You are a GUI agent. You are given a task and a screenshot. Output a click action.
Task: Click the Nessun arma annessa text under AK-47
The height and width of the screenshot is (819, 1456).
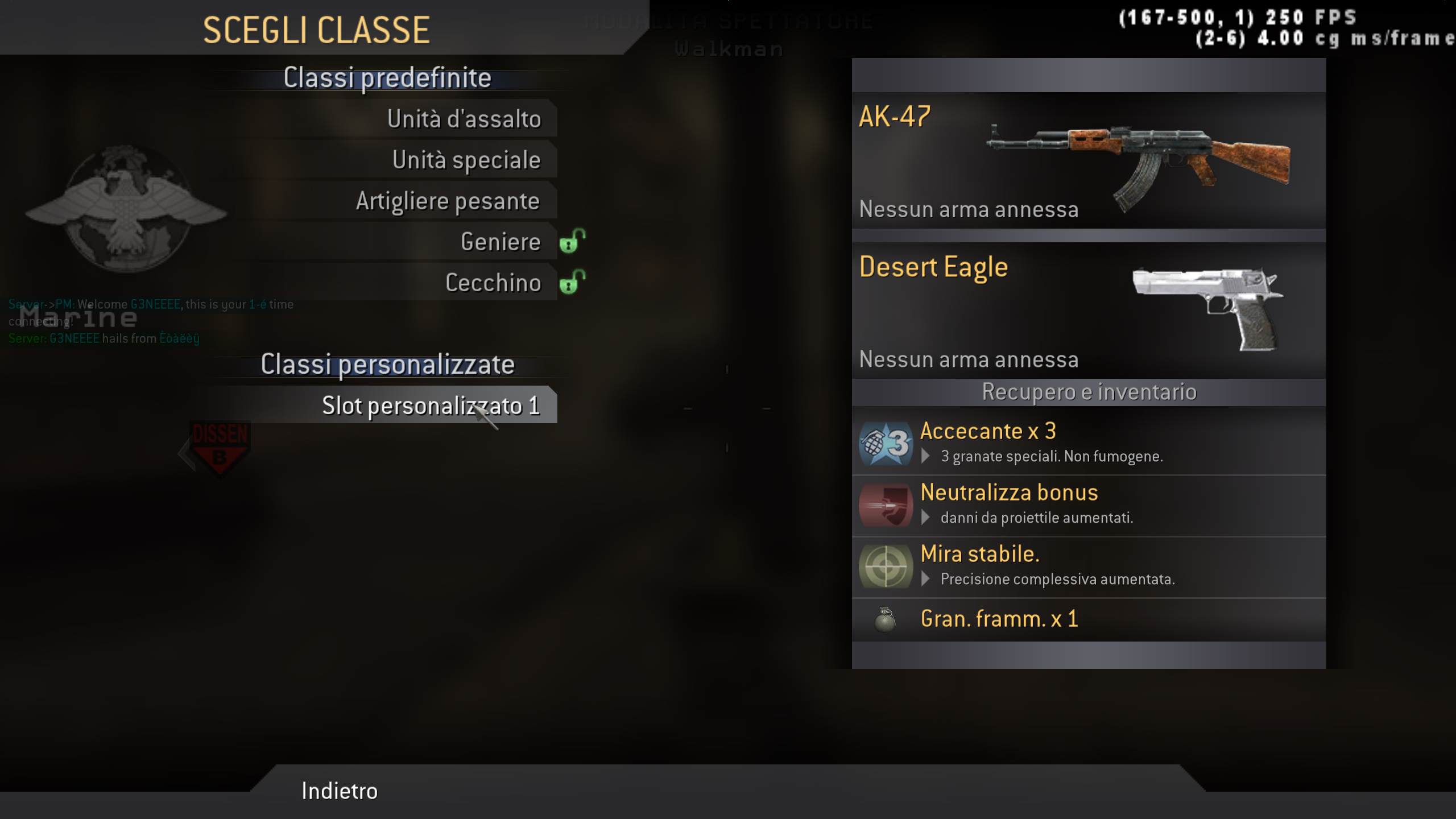[969, 209]
